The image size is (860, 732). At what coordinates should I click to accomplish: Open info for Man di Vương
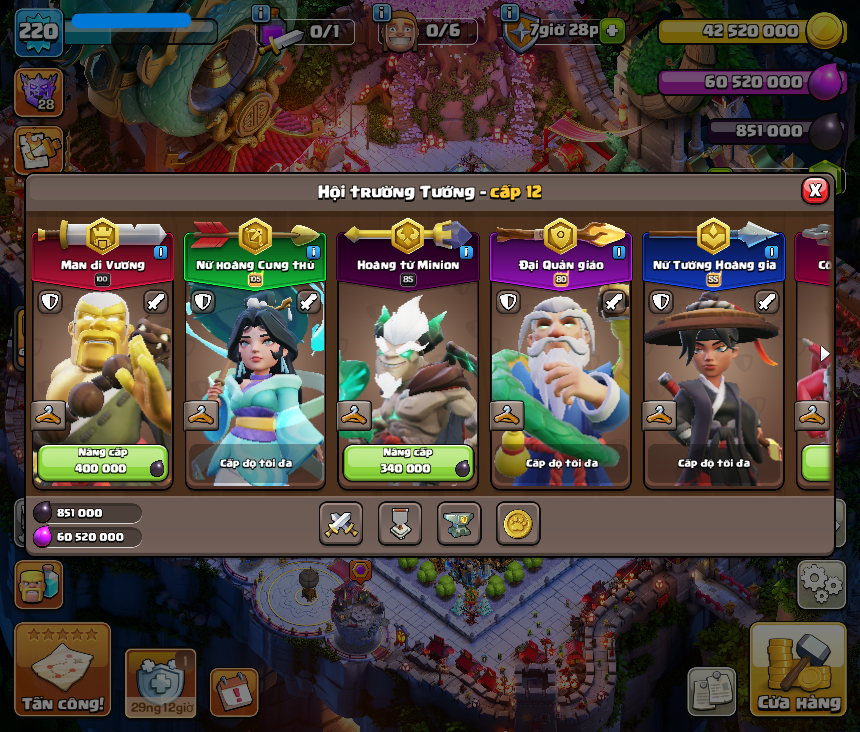[160, 252]
